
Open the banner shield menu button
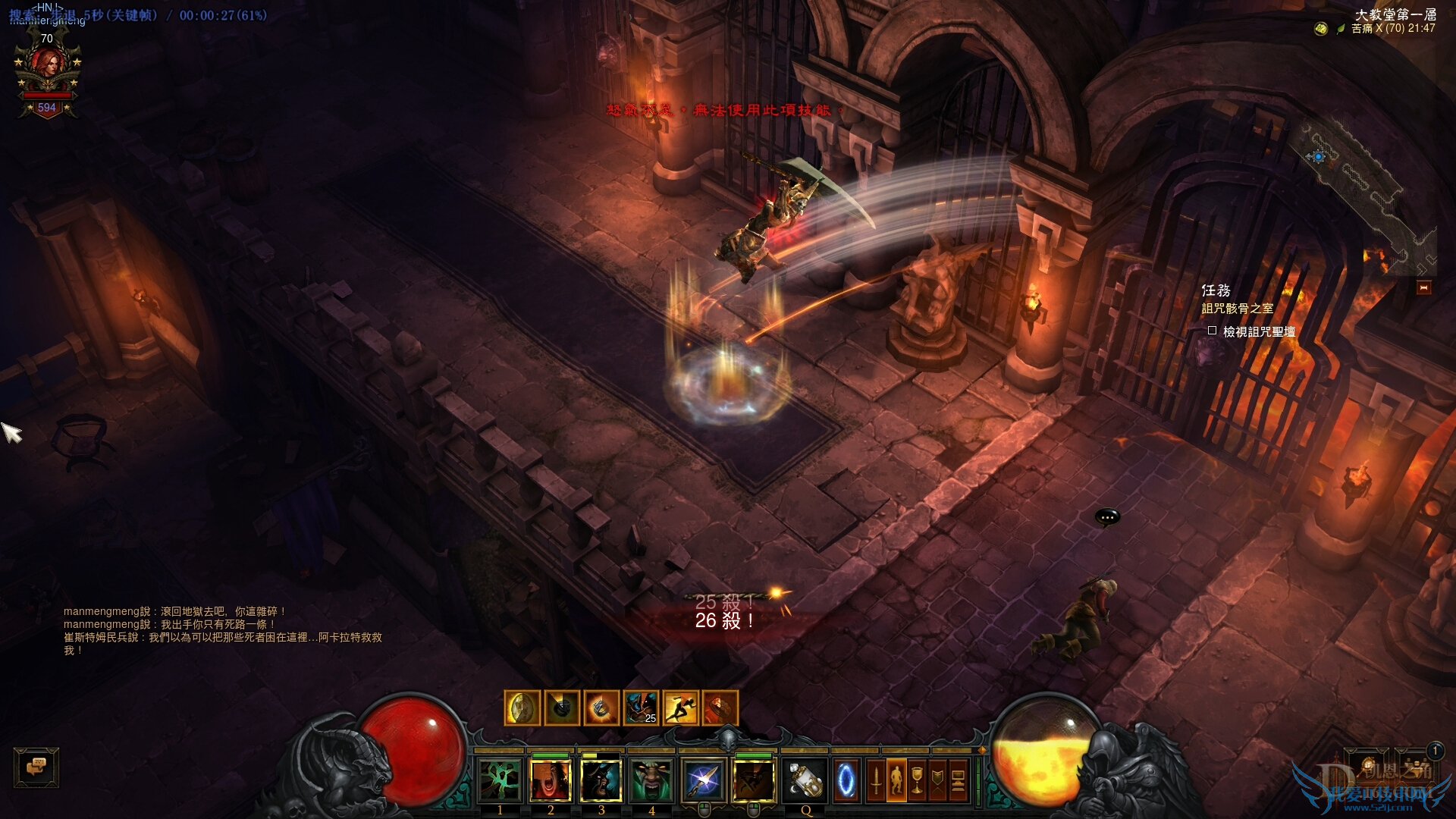pyautogui.click(x=937, y=780)
